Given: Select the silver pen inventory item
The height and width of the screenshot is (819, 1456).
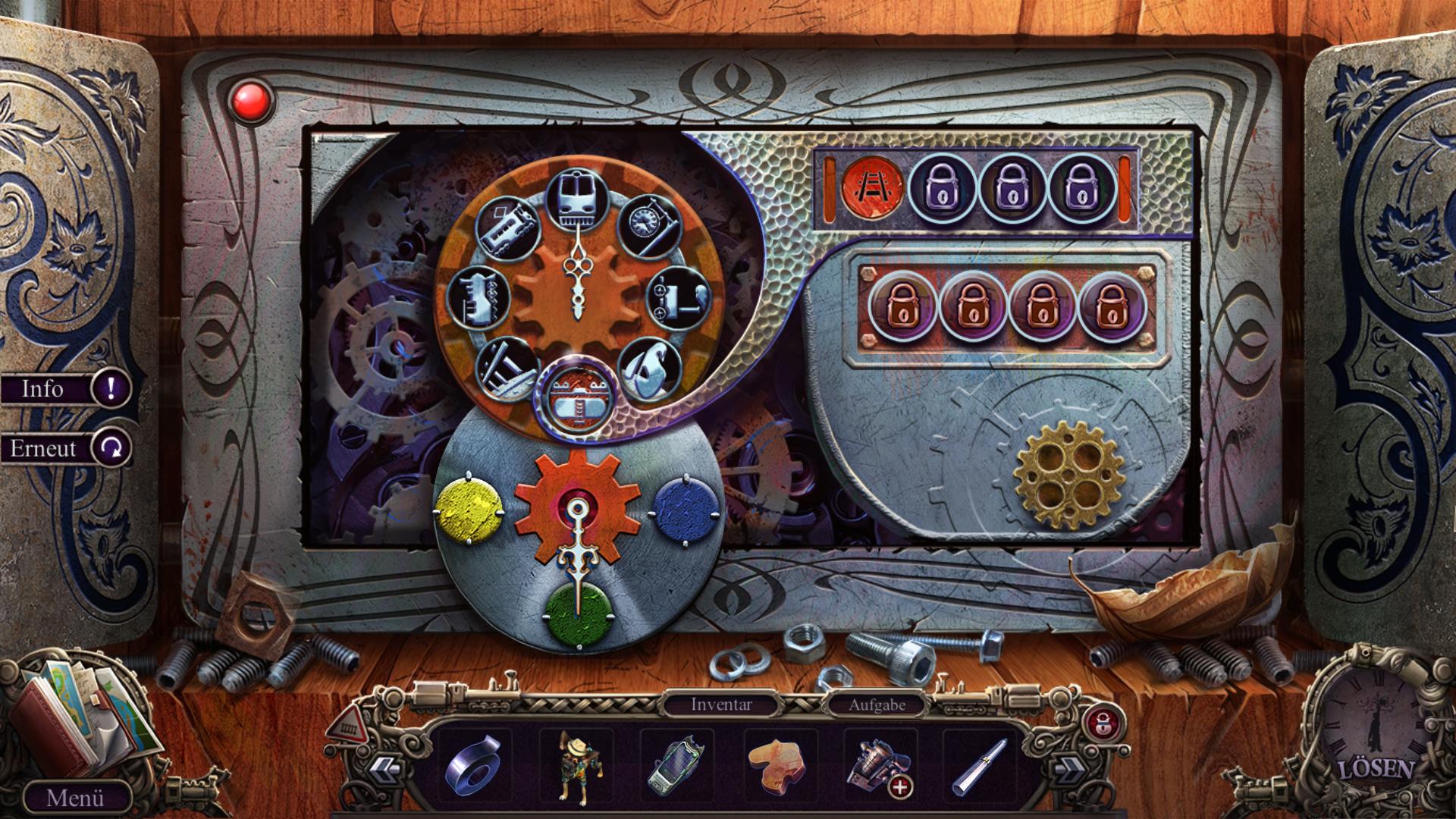Looking at the screenshot, I should [x=981, y=766].
